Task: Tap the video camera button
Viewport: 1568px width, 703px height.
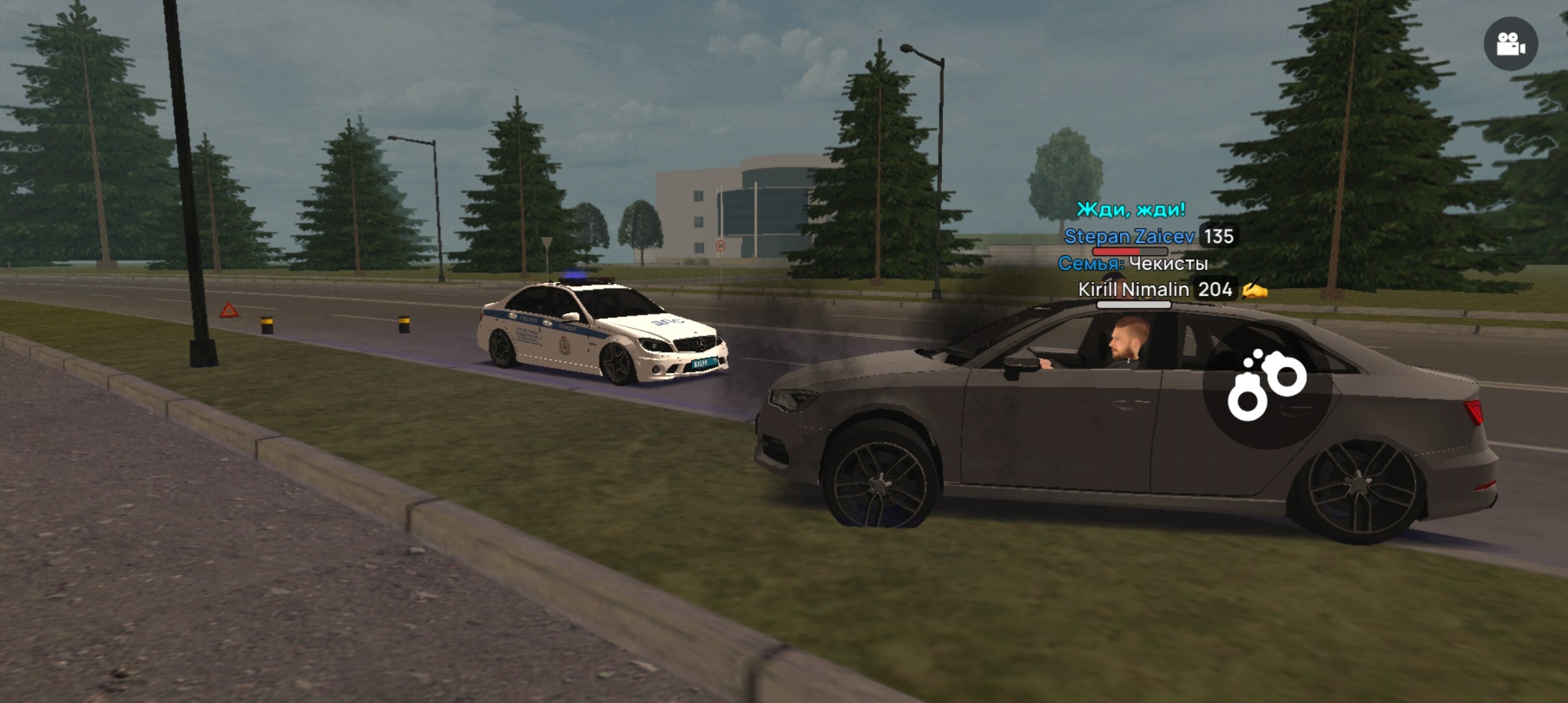Action: click(1511, 44)
